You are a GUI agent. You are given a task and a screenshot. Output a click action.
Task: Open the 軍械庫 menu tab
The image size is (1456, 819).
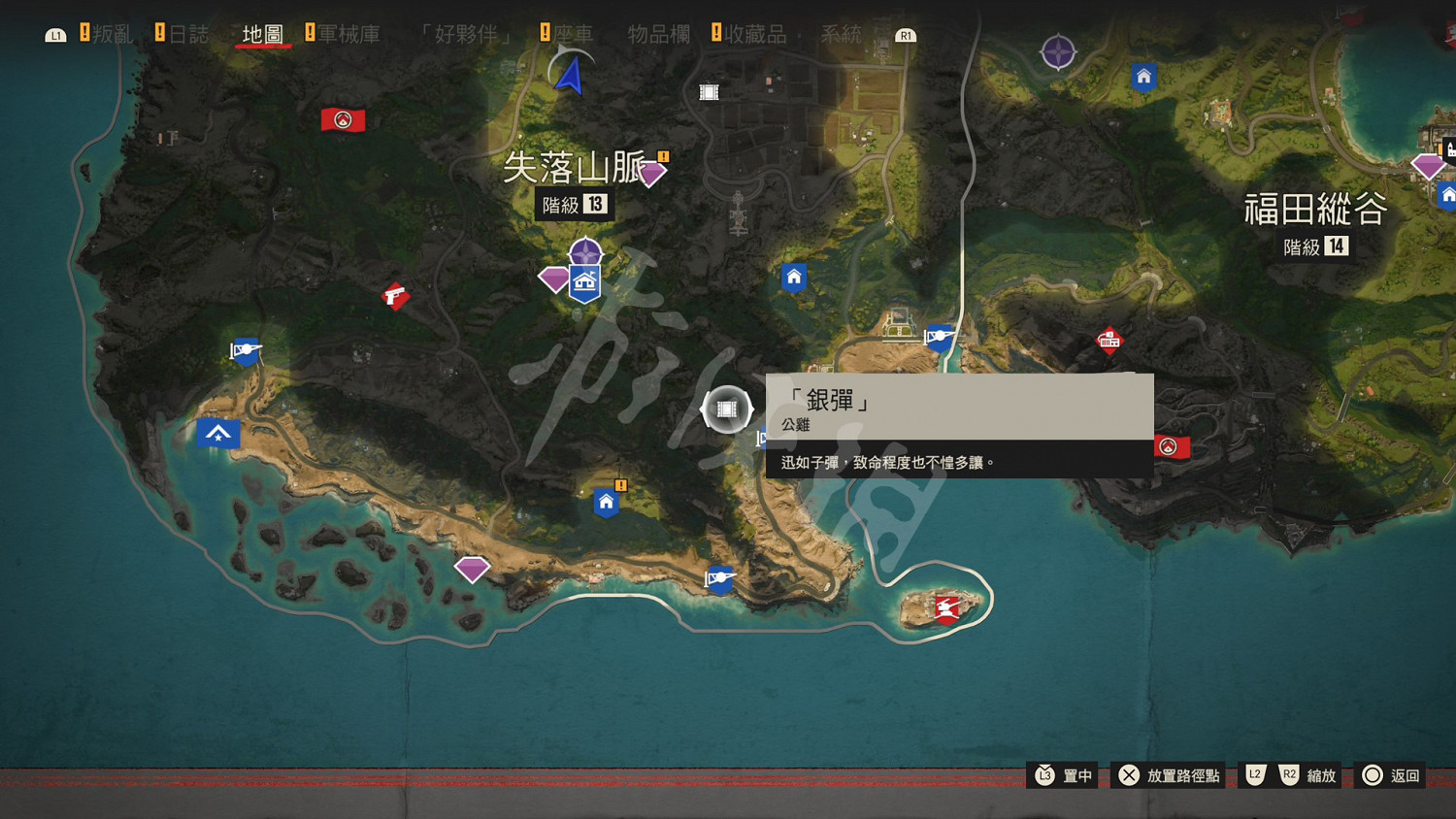[348, 32]
